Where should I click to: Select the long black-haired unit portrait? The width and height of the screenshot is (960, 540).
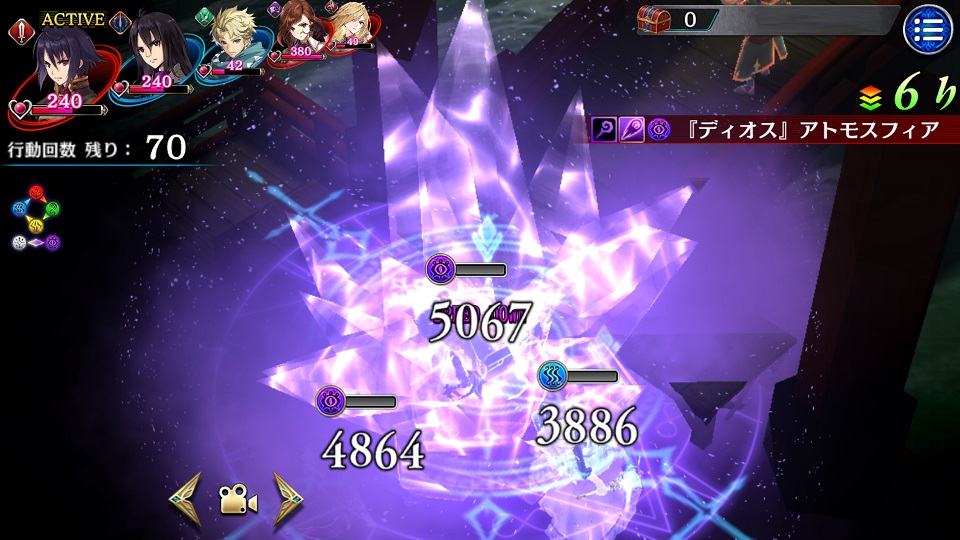(156, 52)
